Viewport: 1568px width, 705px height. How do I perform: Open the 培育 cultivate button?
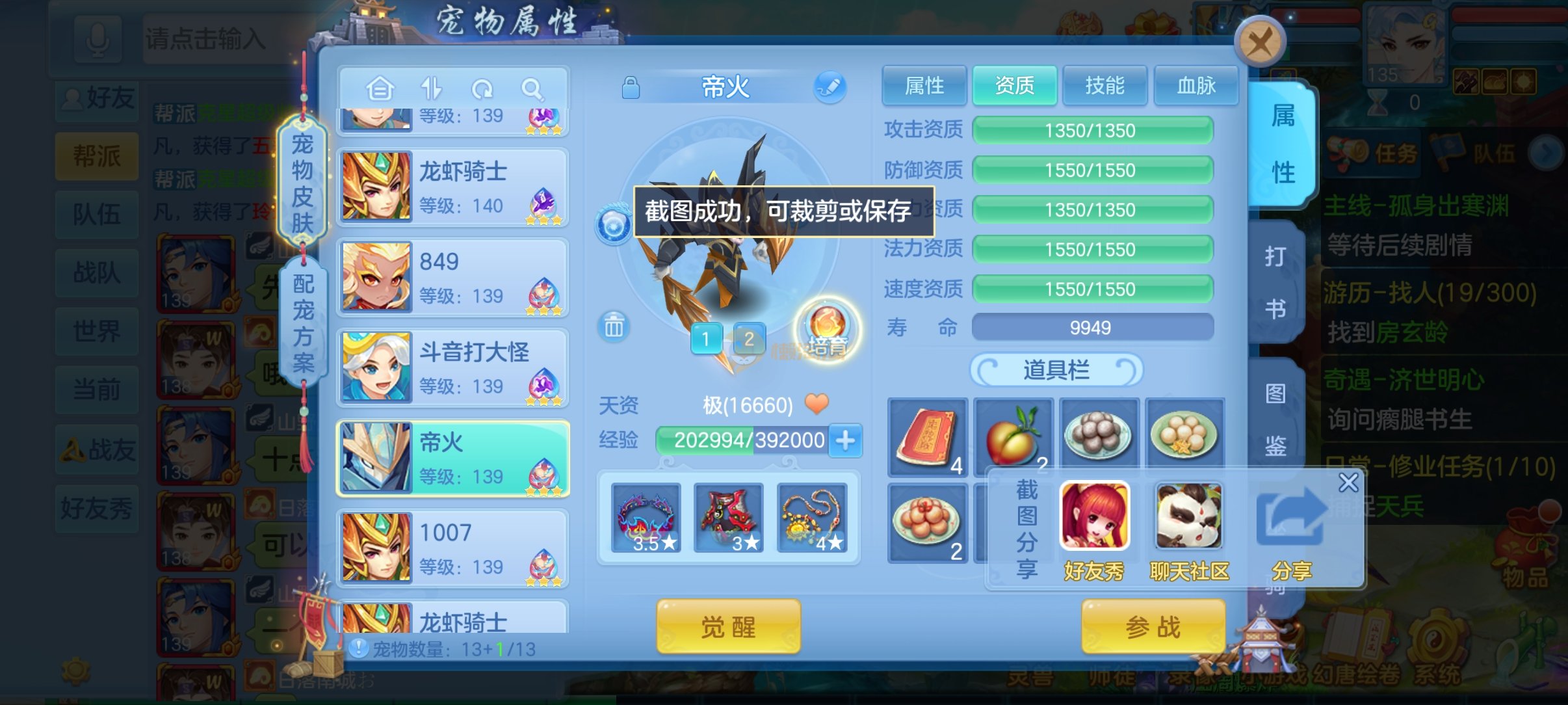tap(827, 330)
